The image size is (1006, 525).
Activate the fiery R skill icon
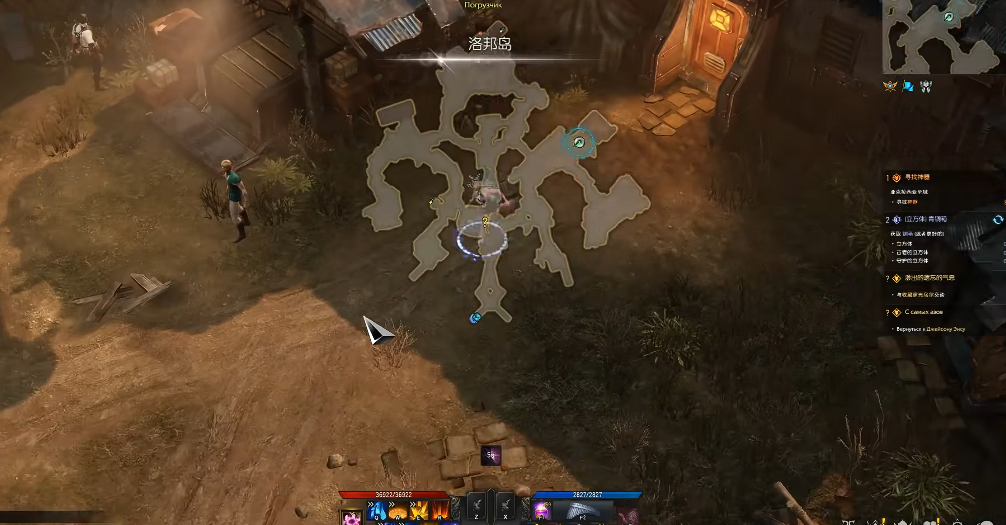click(439, 512)
